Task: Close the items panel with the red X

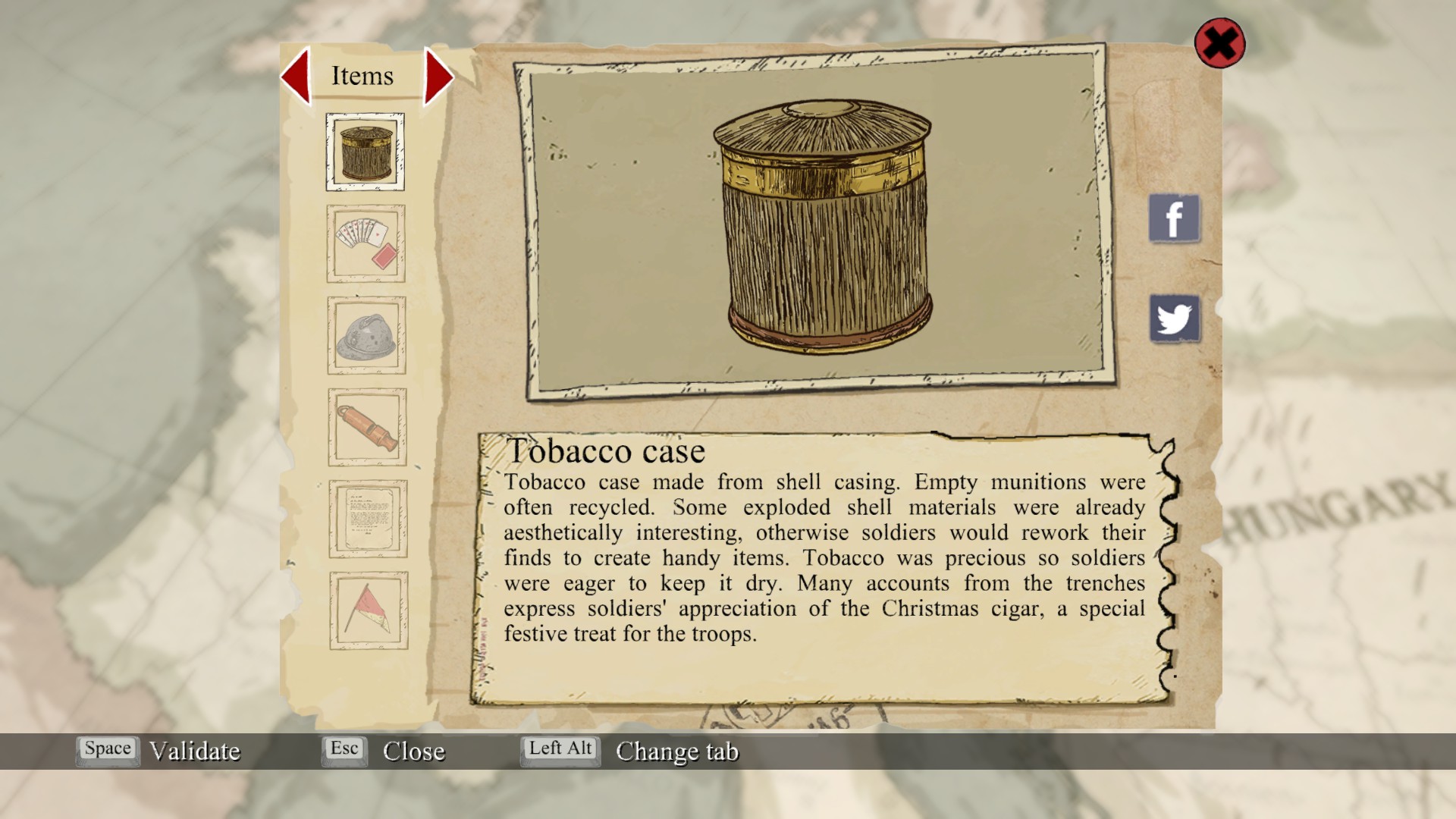Action: 1219,43
